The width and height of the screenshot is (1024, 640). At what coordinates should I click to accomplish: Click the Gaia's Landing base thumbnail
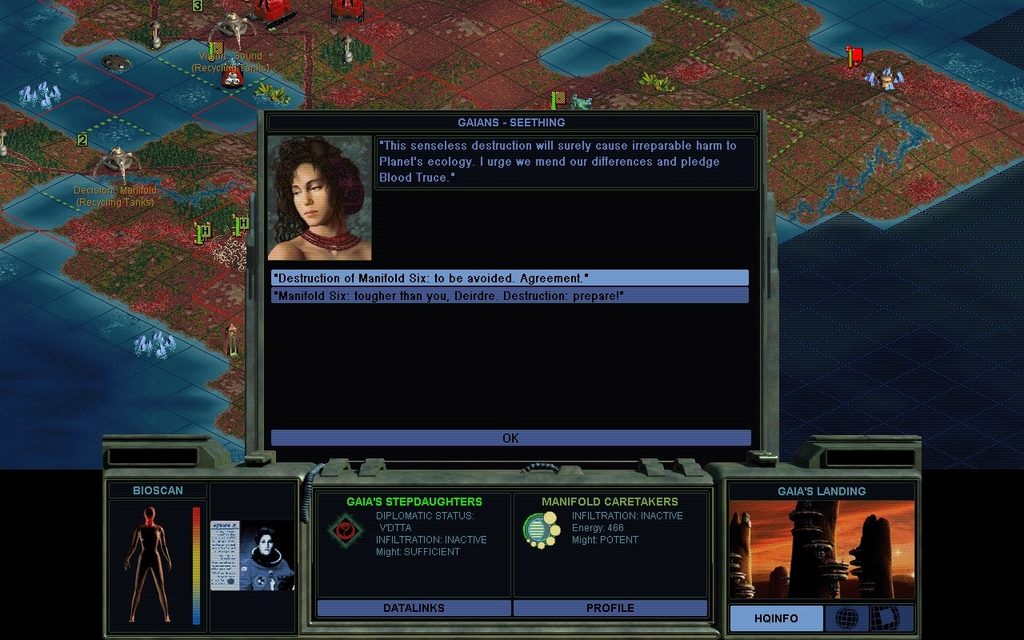click(x=821, y=550)
